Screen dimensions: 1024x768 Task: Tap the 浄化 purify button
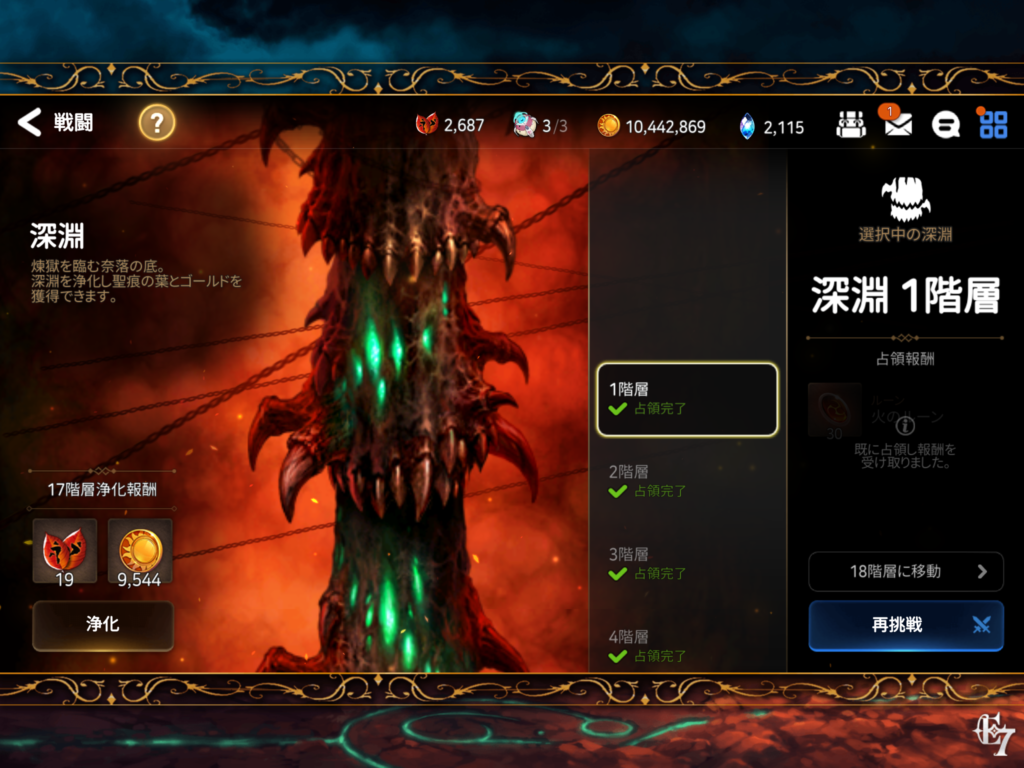pyautogui.click(x=103, y=625)
